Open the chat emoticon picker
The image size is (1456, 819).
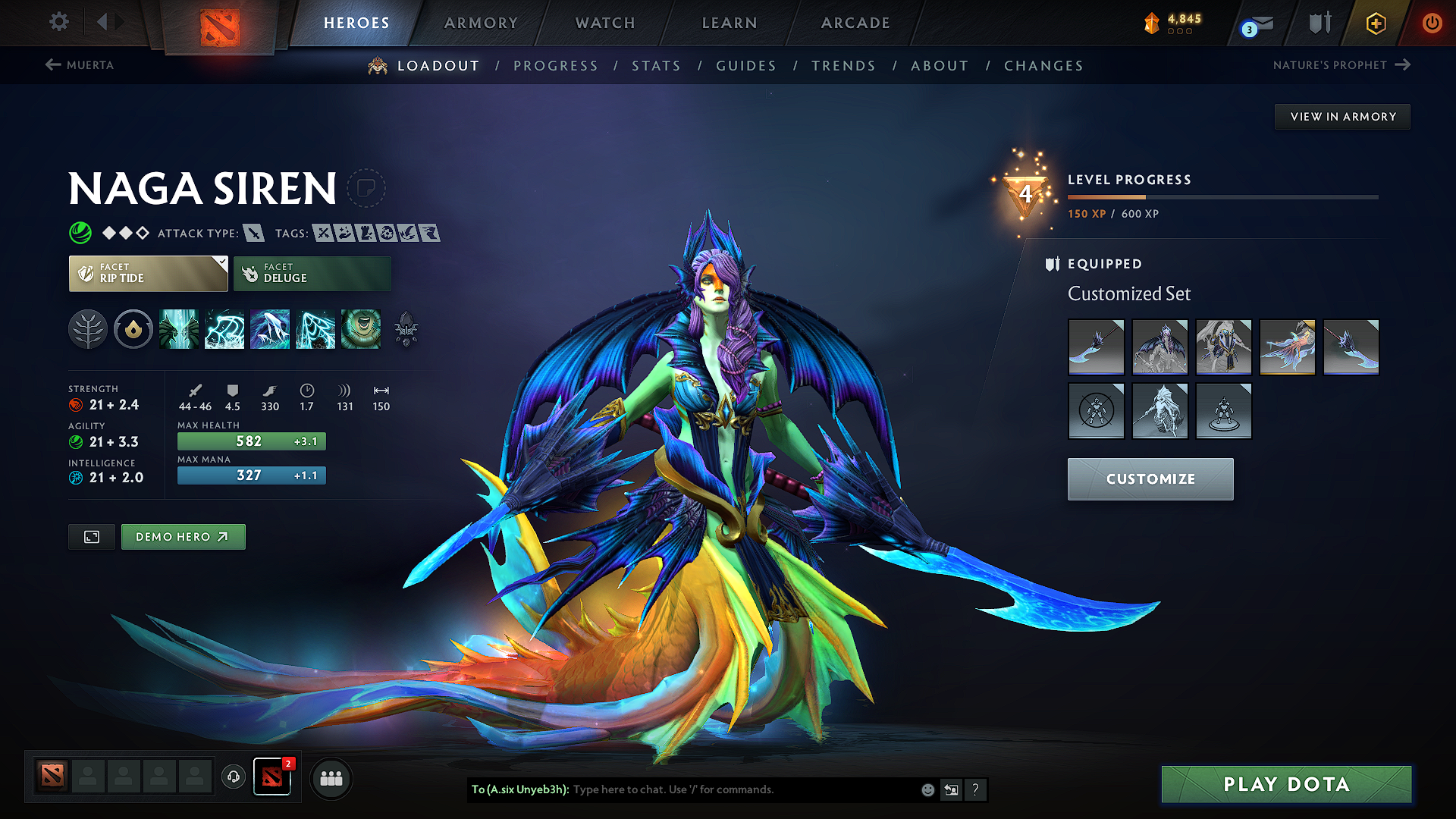927,789
